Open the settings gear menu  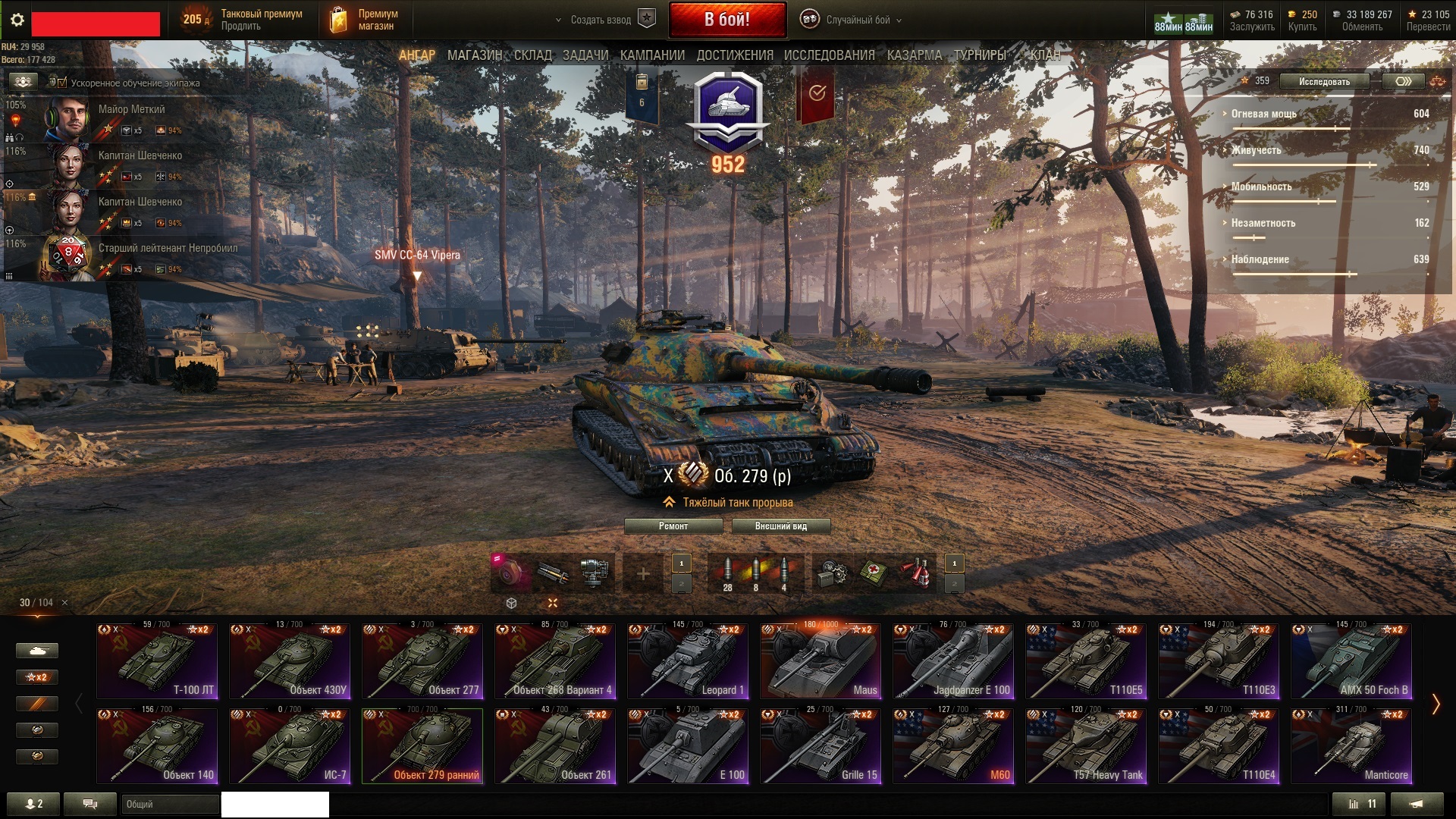tap(17, 20)
